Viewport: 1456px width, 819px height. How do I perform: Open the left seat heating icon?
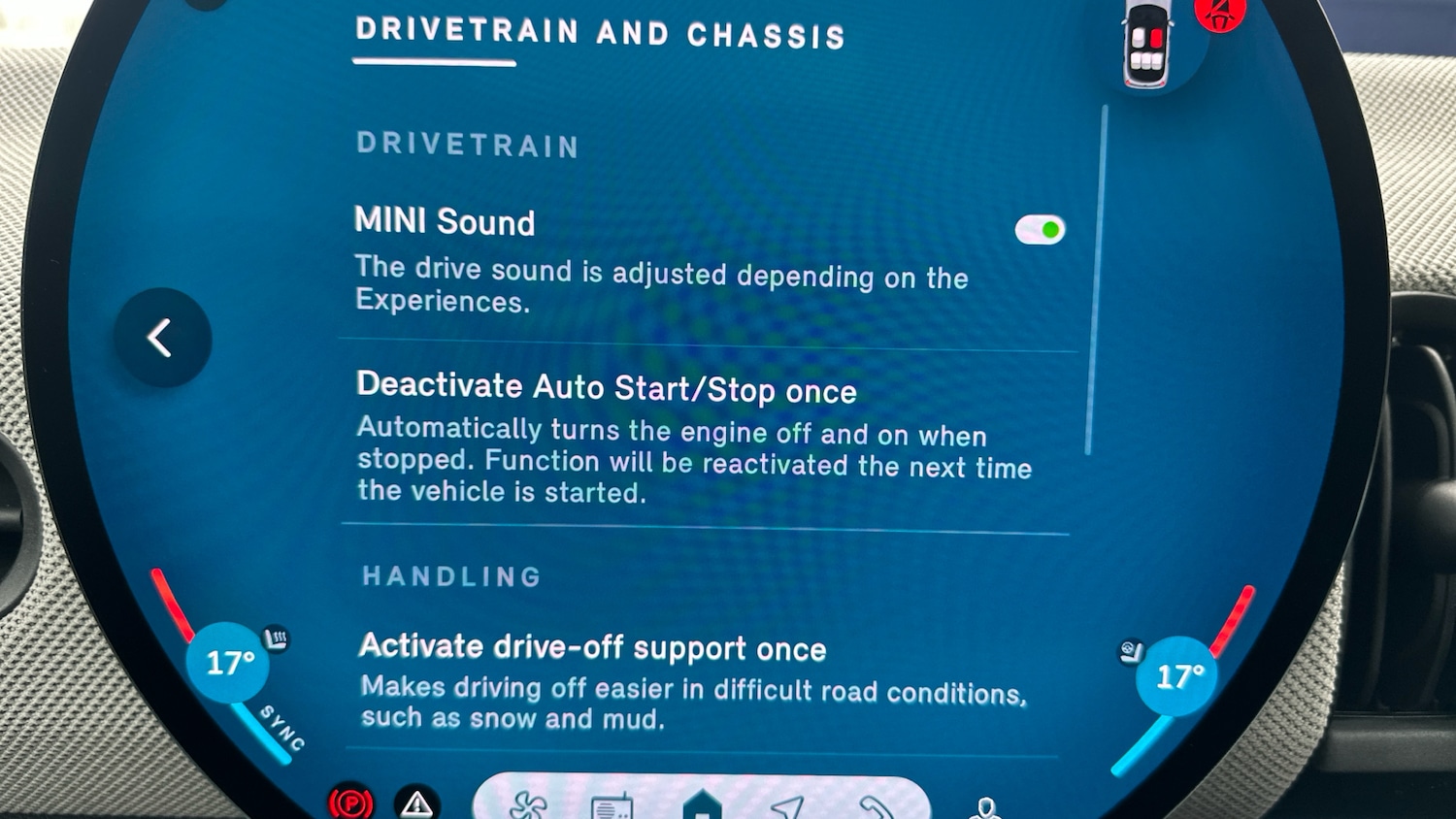277,639
